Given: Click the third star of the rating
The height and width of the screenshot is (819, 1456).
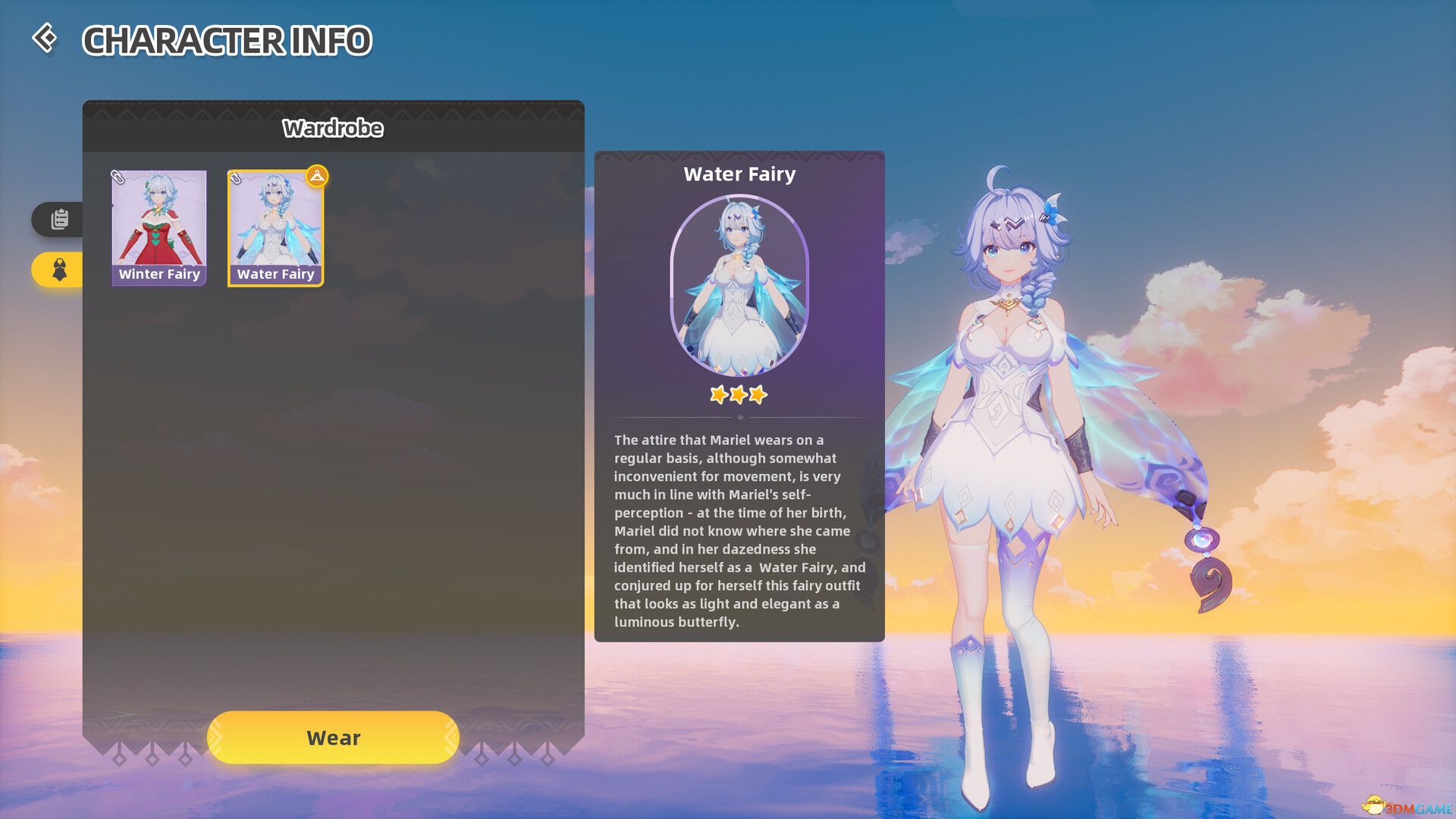Looking at the screenshot, I should point(758,394).
